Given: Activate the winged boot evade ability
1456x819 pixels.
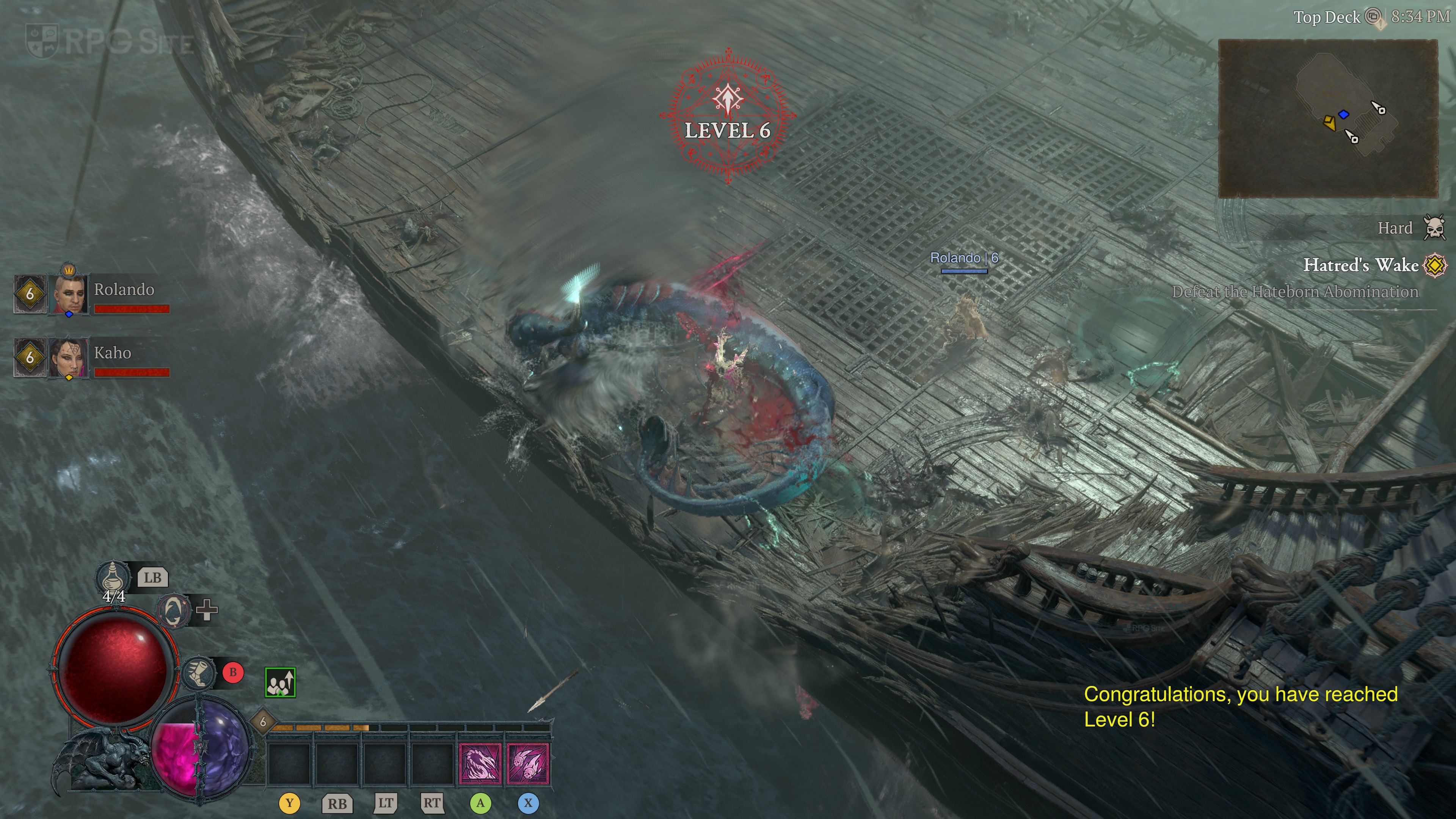Looking at the screenshot, I should point(199,673).
